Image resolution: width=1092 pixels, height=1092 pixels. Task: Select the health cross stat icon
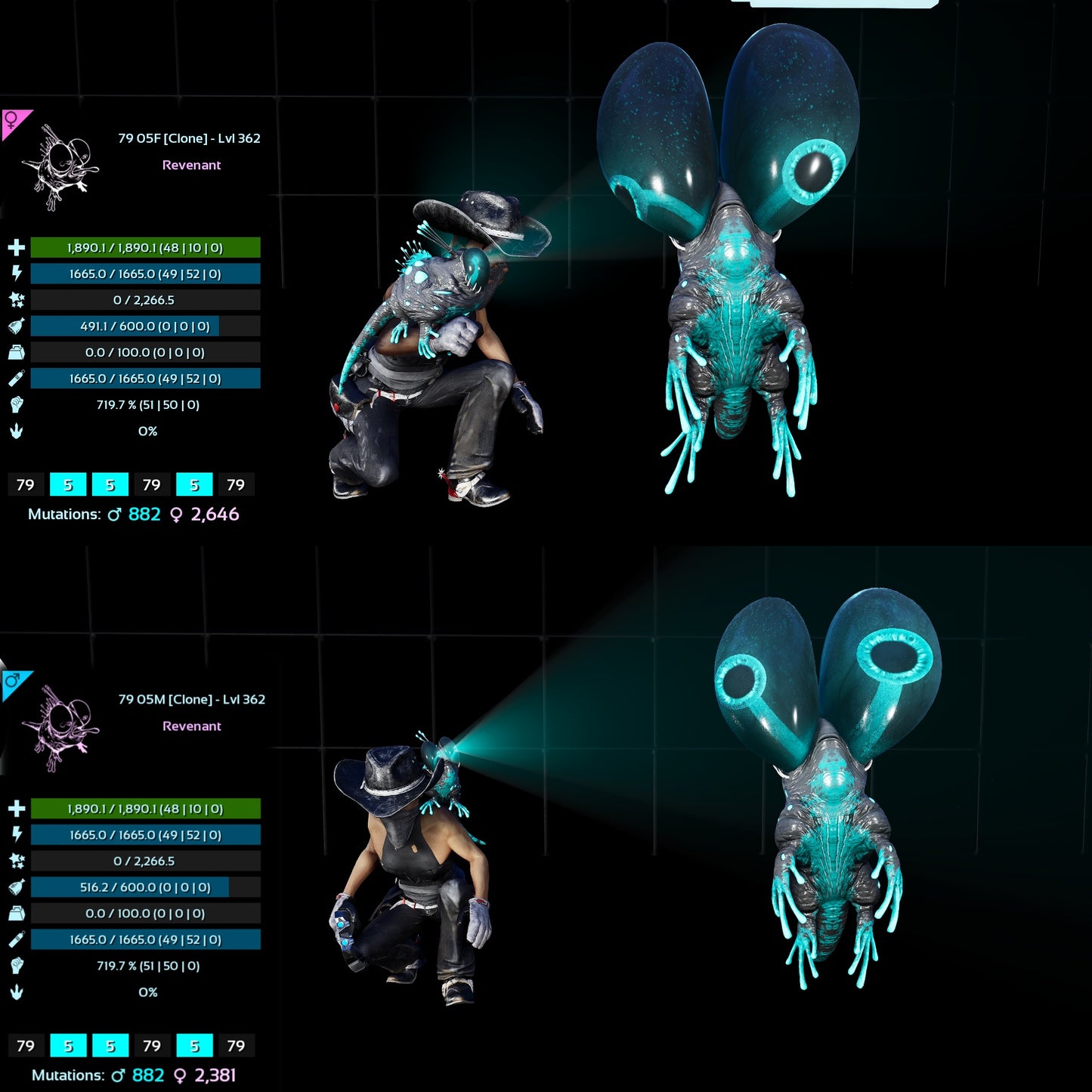(x=17, y=247)
